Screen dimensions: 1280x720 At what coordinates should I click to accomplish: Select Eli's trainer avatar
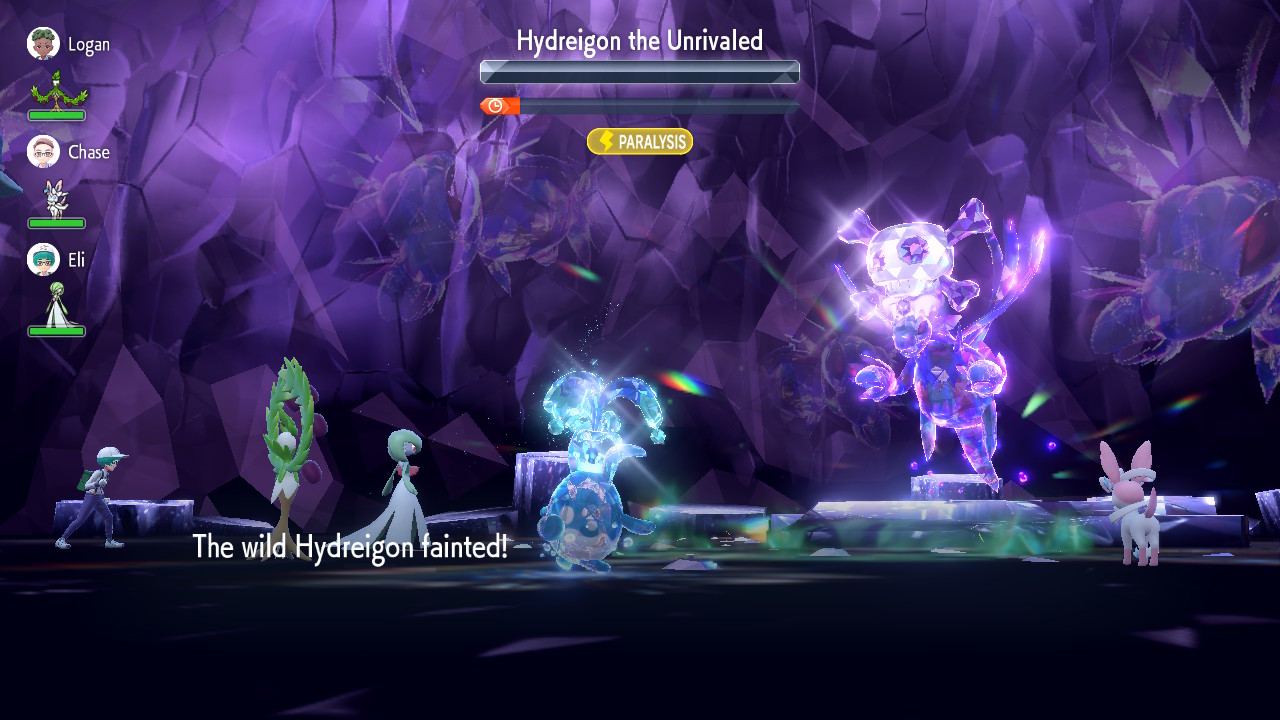[43, 260]
